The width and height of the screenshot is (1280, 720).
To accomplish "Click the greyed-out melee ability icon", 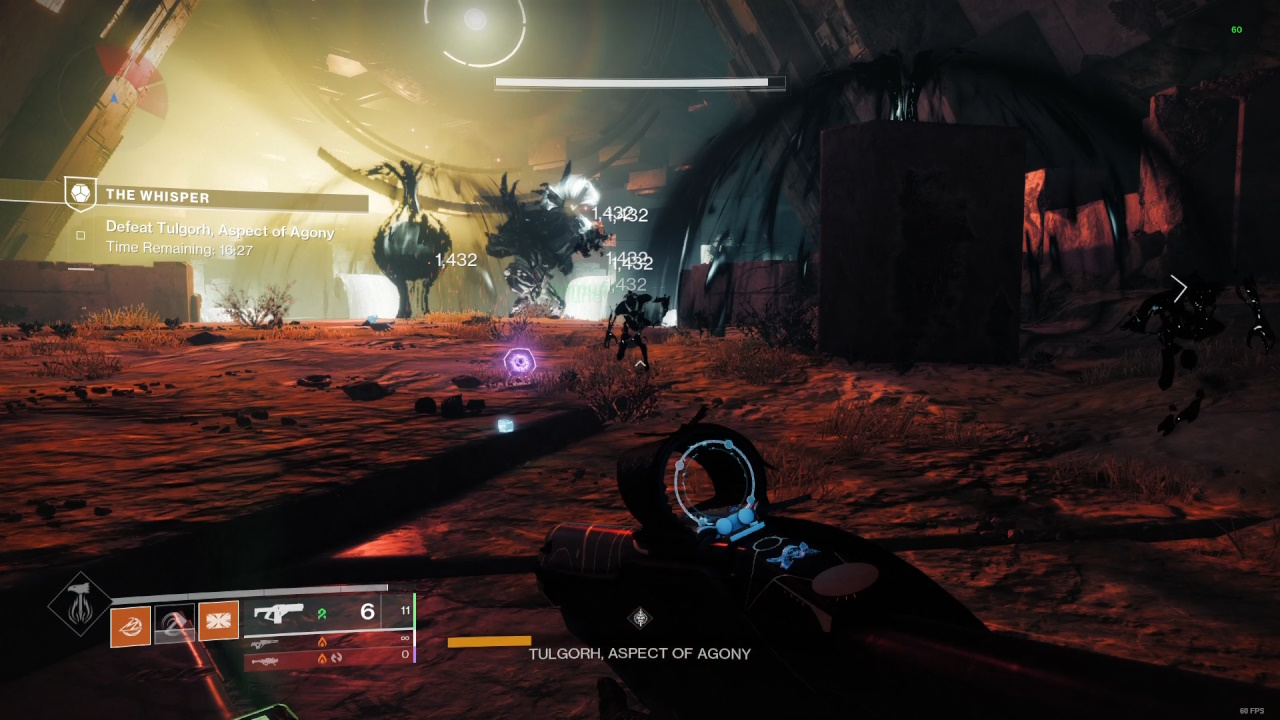I will point(174,625).
